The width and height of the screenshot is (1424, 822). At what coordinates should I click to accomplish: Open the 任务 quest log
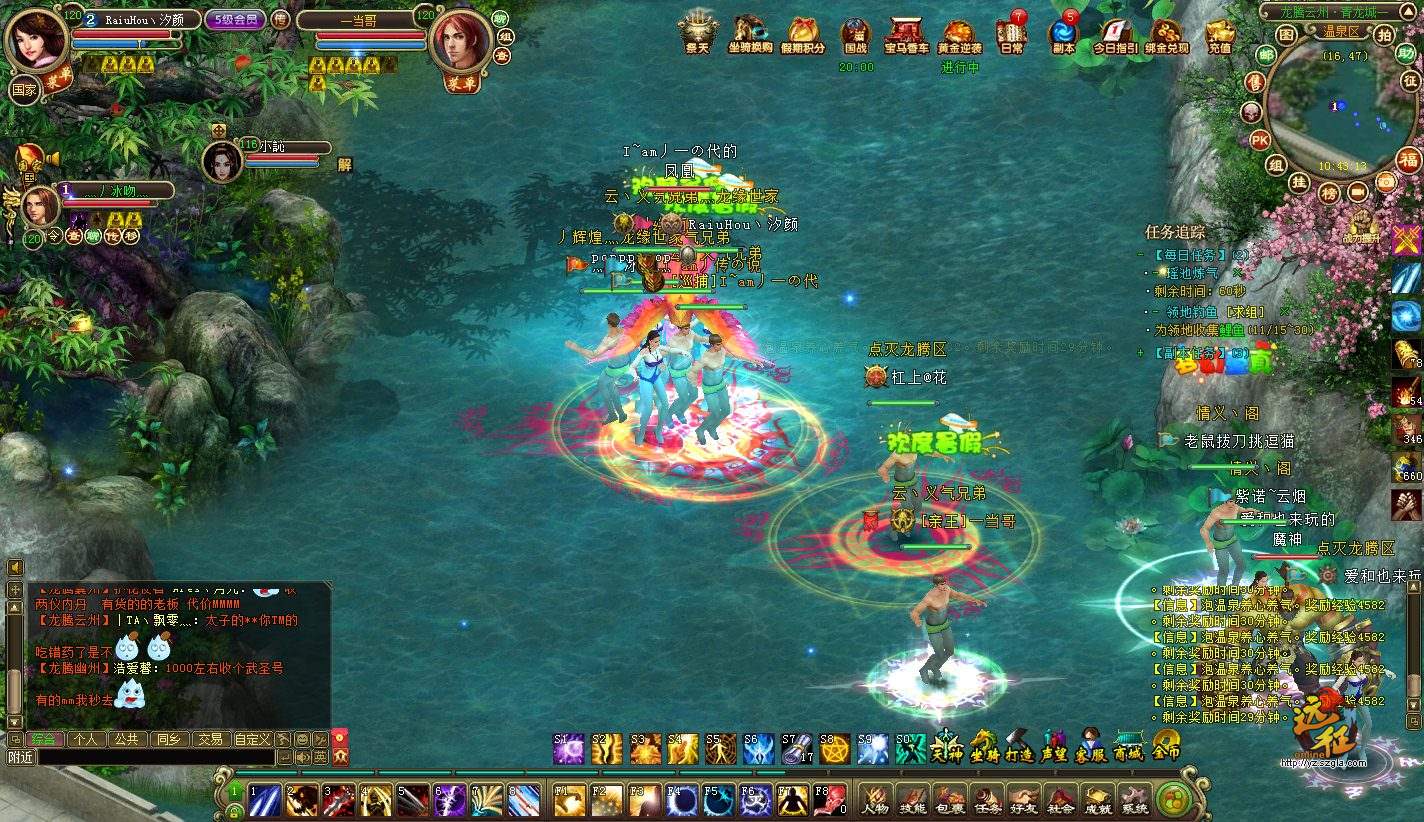click(x=986, y=799)
